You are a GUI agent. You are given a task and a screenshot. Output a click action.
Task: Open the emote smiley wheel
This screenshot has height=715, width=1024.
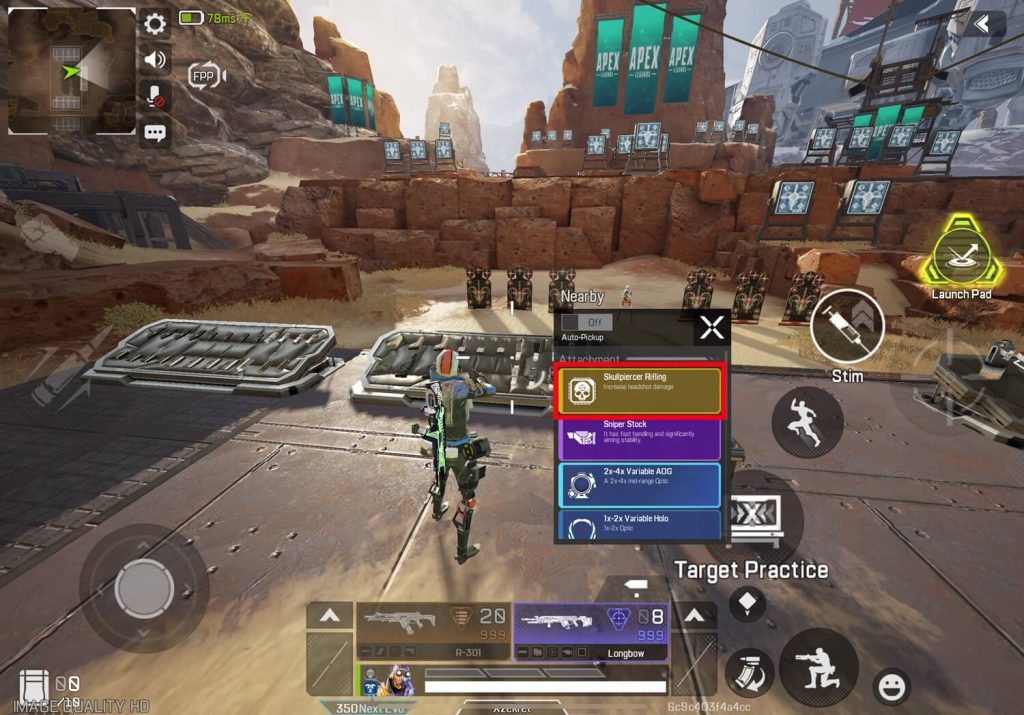tap(890, 686)
